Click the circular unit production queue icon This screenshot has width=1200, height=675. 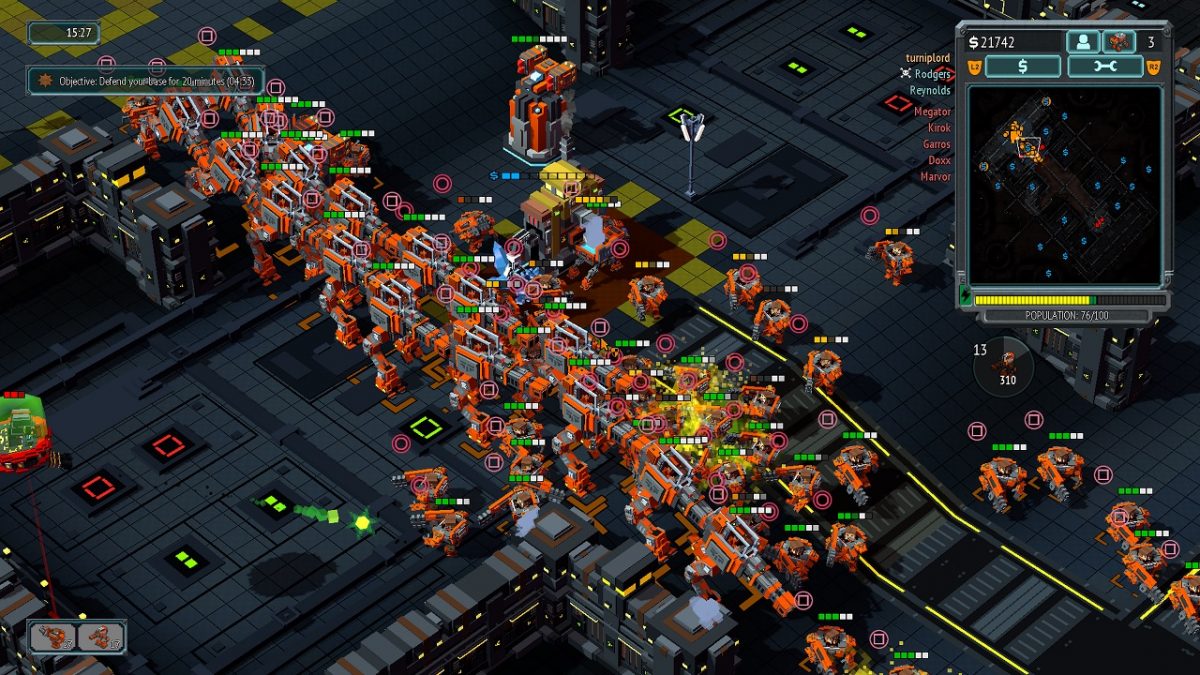pyautogui.click(x=1003, y=366)
